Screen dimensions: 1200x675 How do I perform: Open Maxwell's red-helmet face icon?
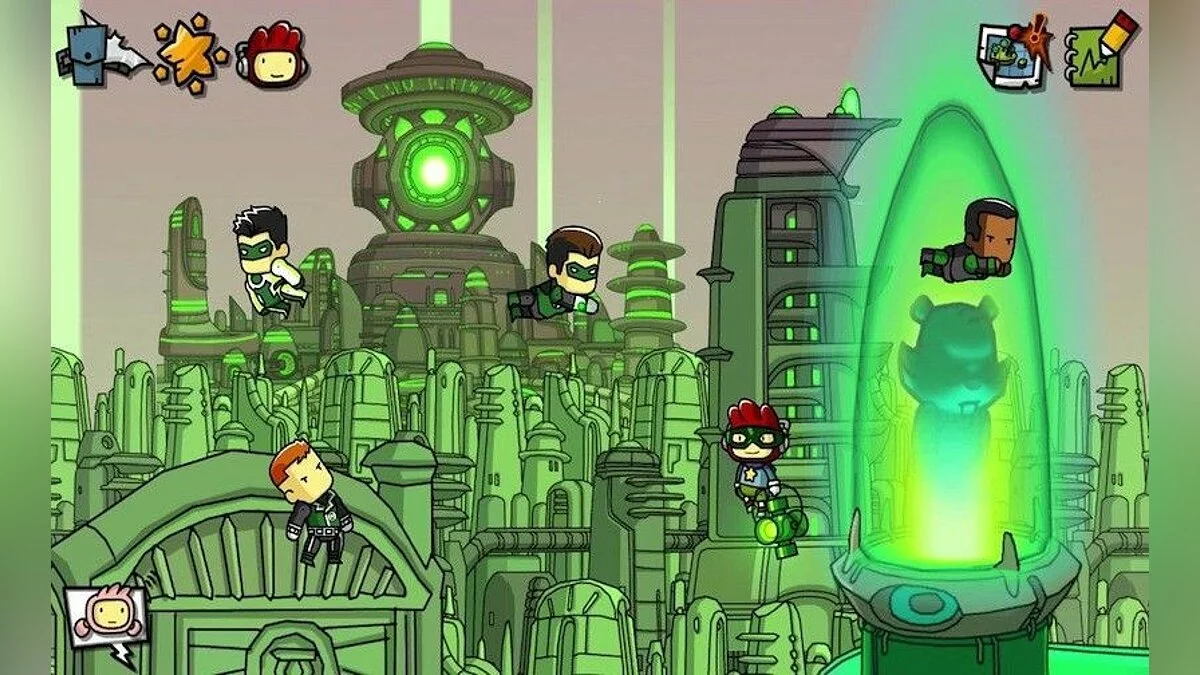pyautogui.click(x=273, y=55)
